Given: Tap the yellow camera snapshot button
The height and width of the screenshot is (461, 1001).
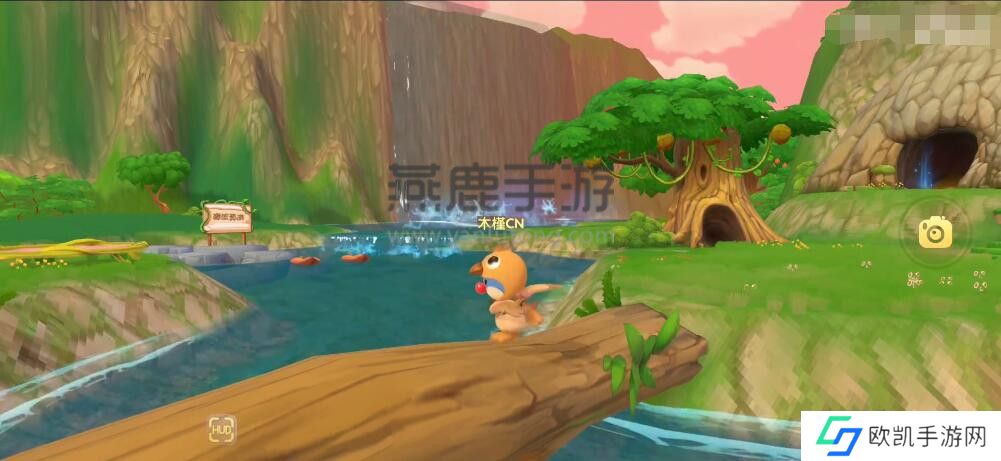Looking at the screenshot, I should [x=936, y=233].
